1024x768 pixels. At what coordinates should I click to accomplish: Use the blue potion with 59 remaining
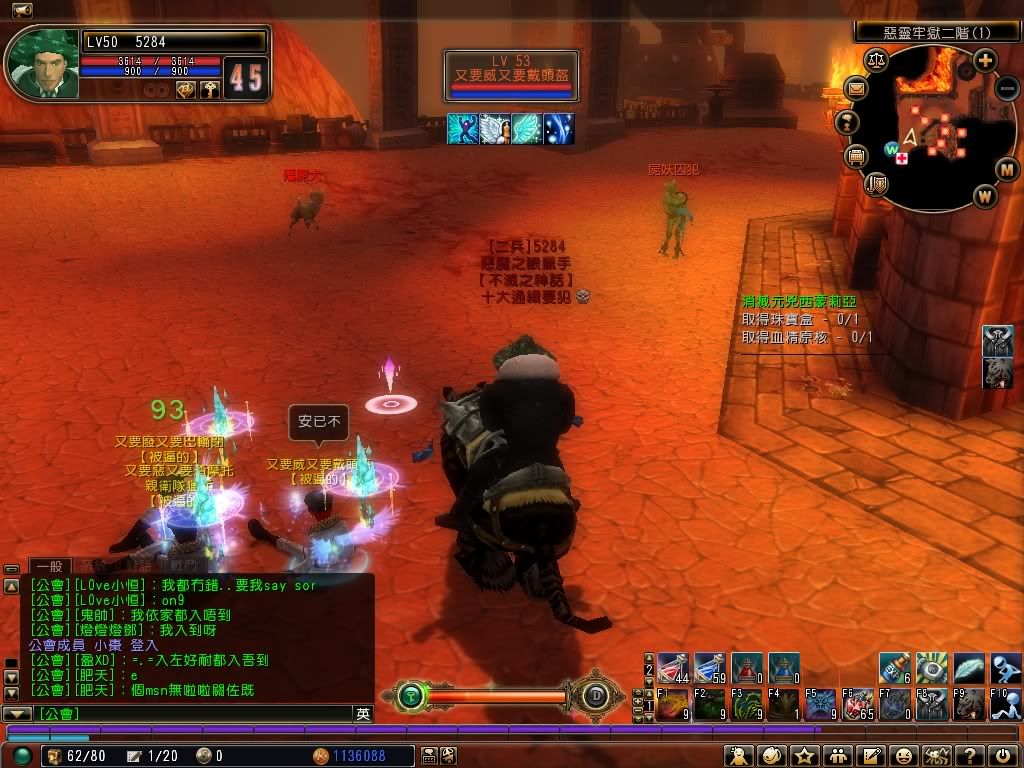tap(709, 667)
